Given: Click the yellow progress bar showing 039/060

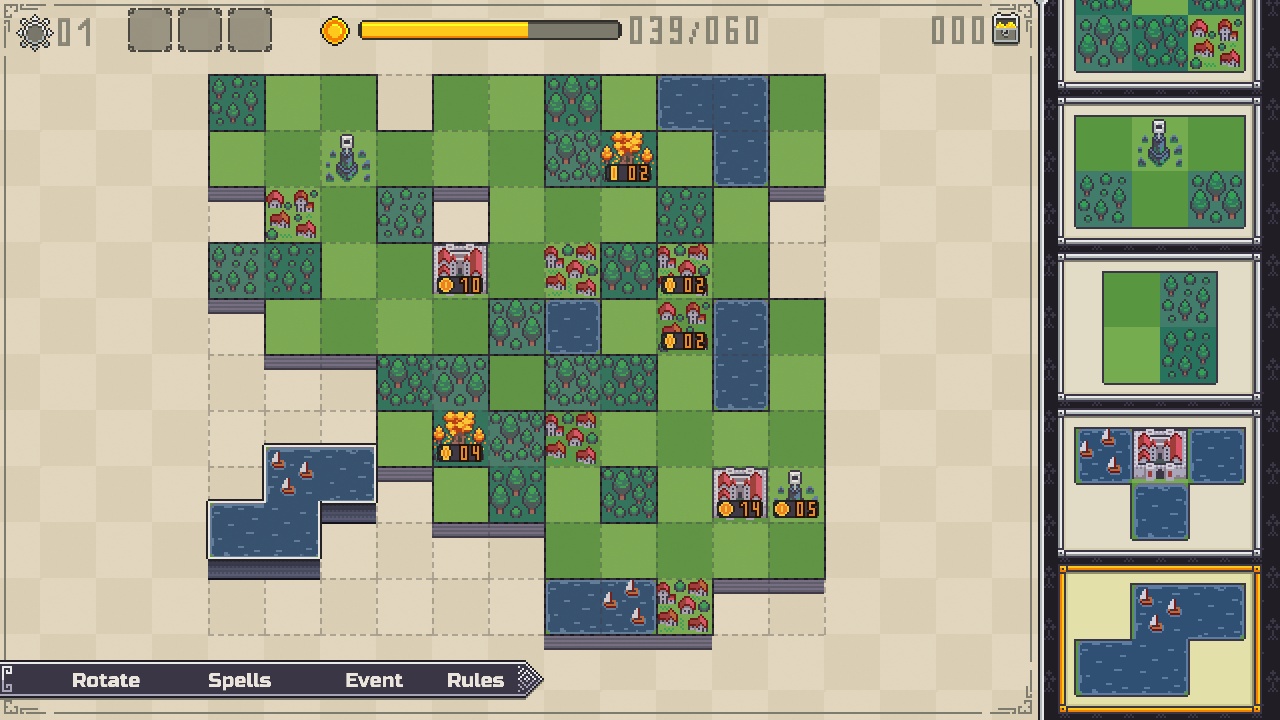Looking at the screenshot, I should tap(490, 31).
